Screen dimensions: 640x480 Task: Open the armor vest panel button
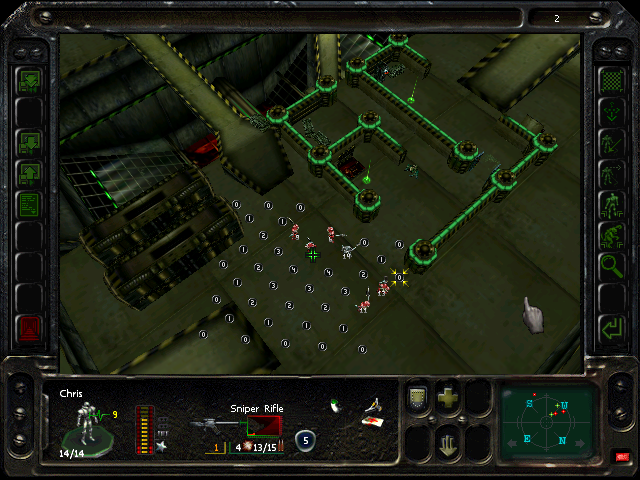[x=418, y=397]
